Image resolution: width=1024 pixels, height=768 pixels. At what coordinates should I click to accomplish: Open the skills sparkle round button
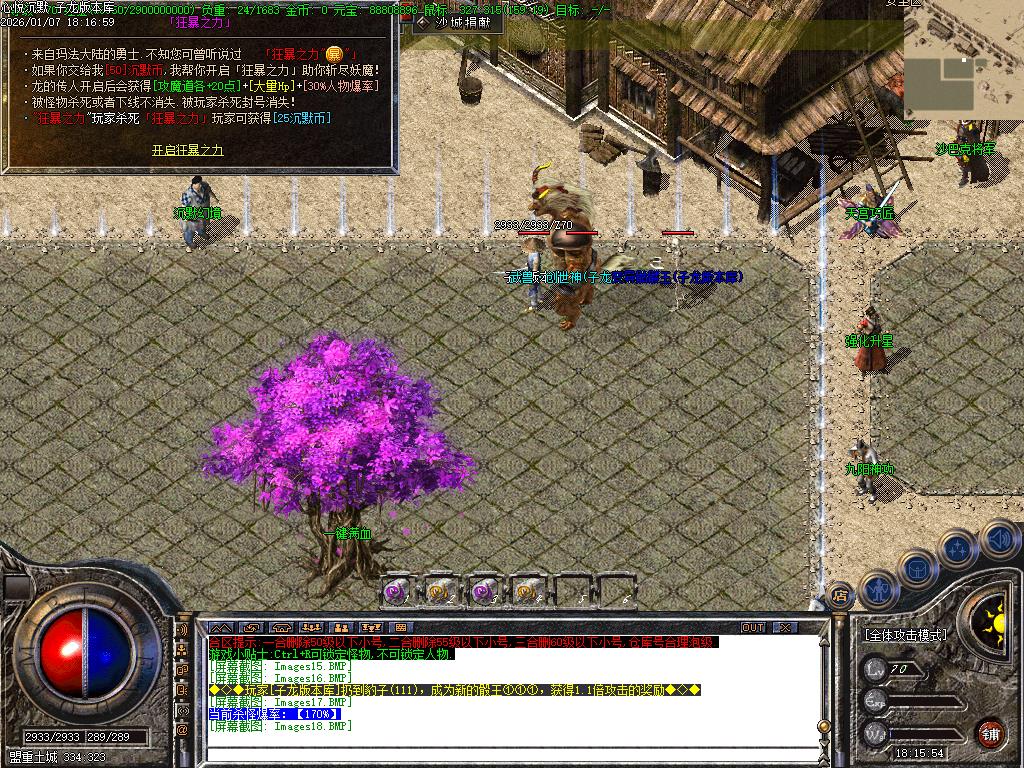pos(958,549)
